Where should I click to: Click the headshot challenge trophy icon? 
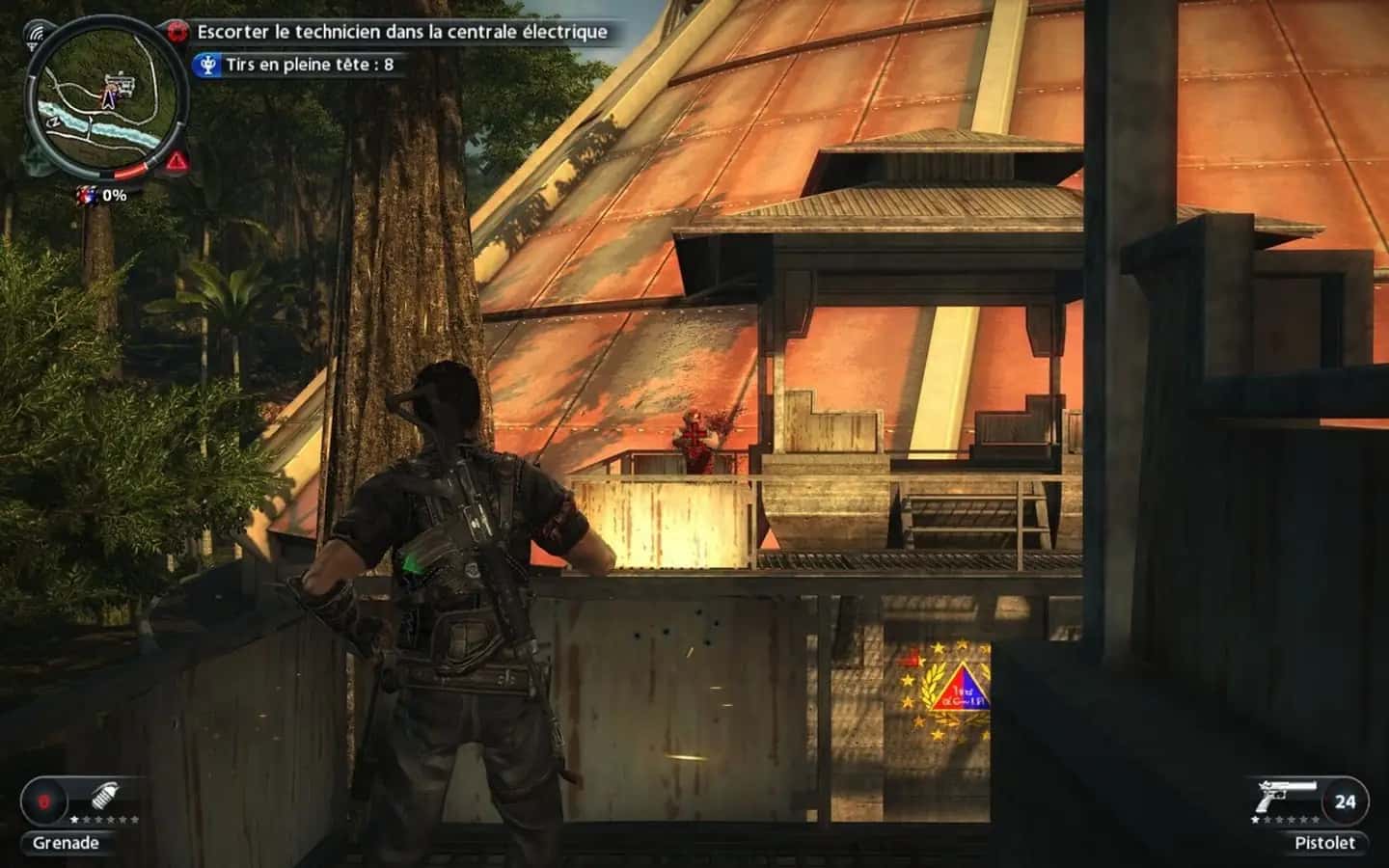coord(206,66)
